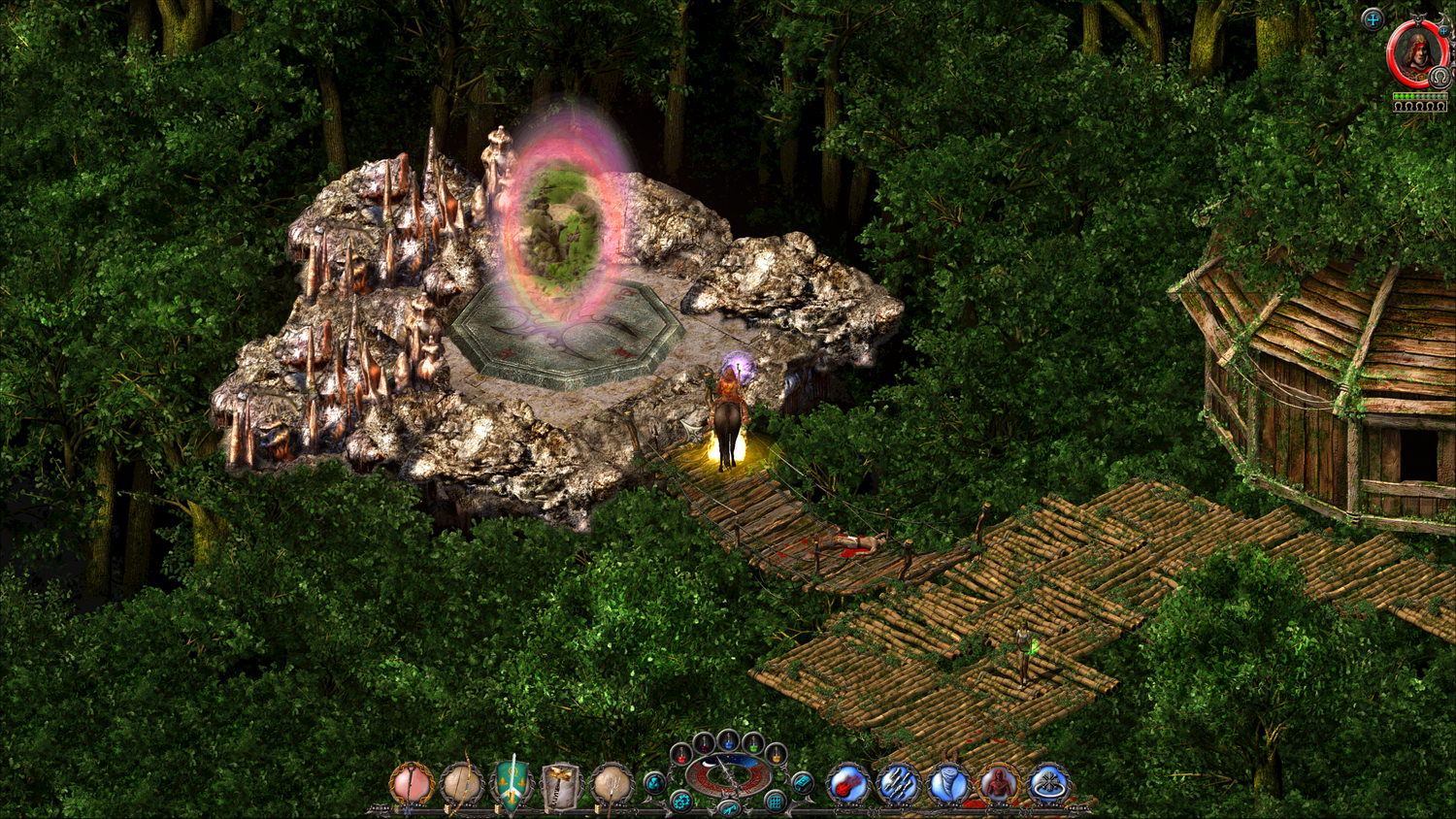This screenshot has width=1456, height=819.
Task: Select the staff weapon slot
Action: [412, 783]
